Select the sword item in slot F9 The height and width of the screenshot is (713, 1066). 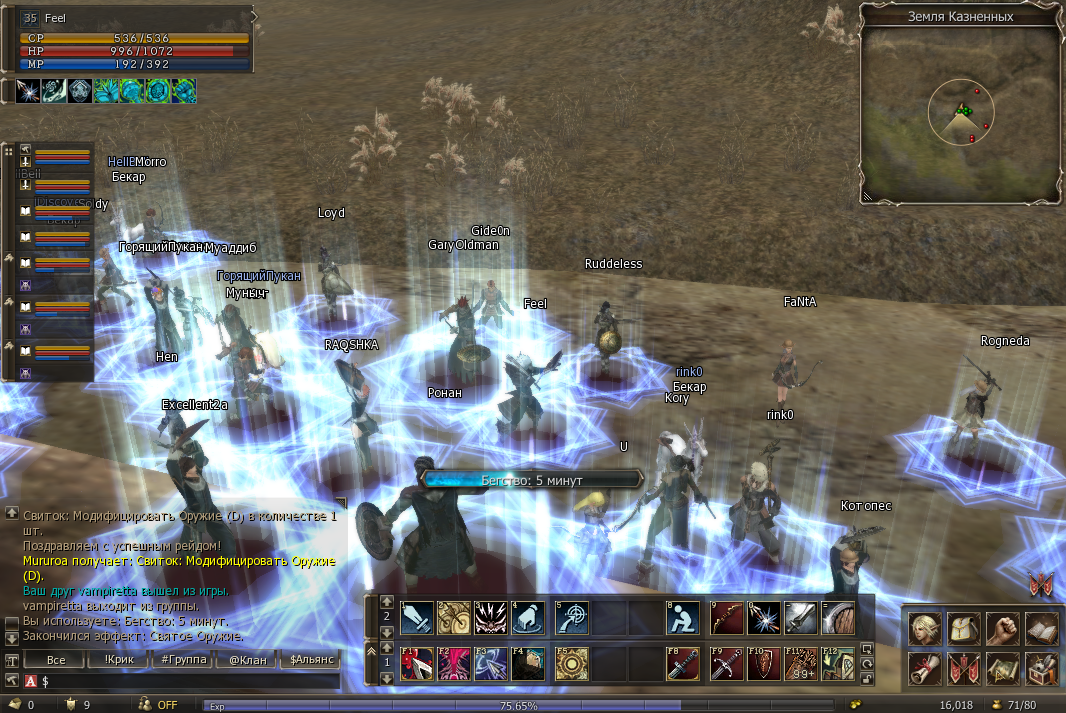pos(727,664)
